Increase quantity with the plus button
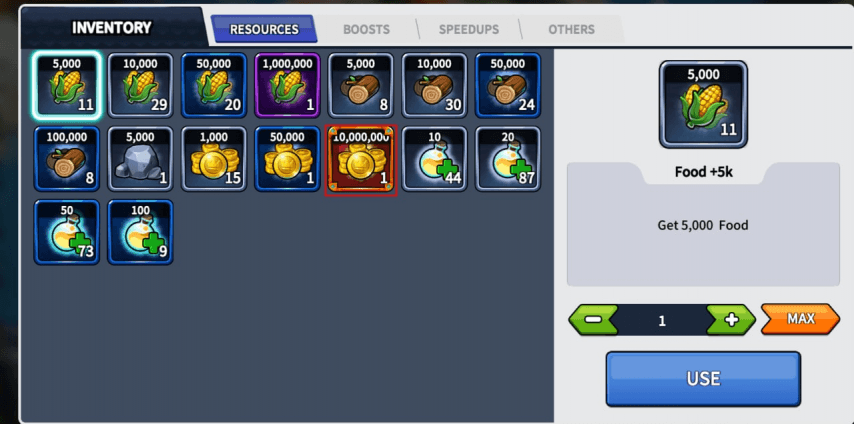854x424 pixels. pos(731,320)
